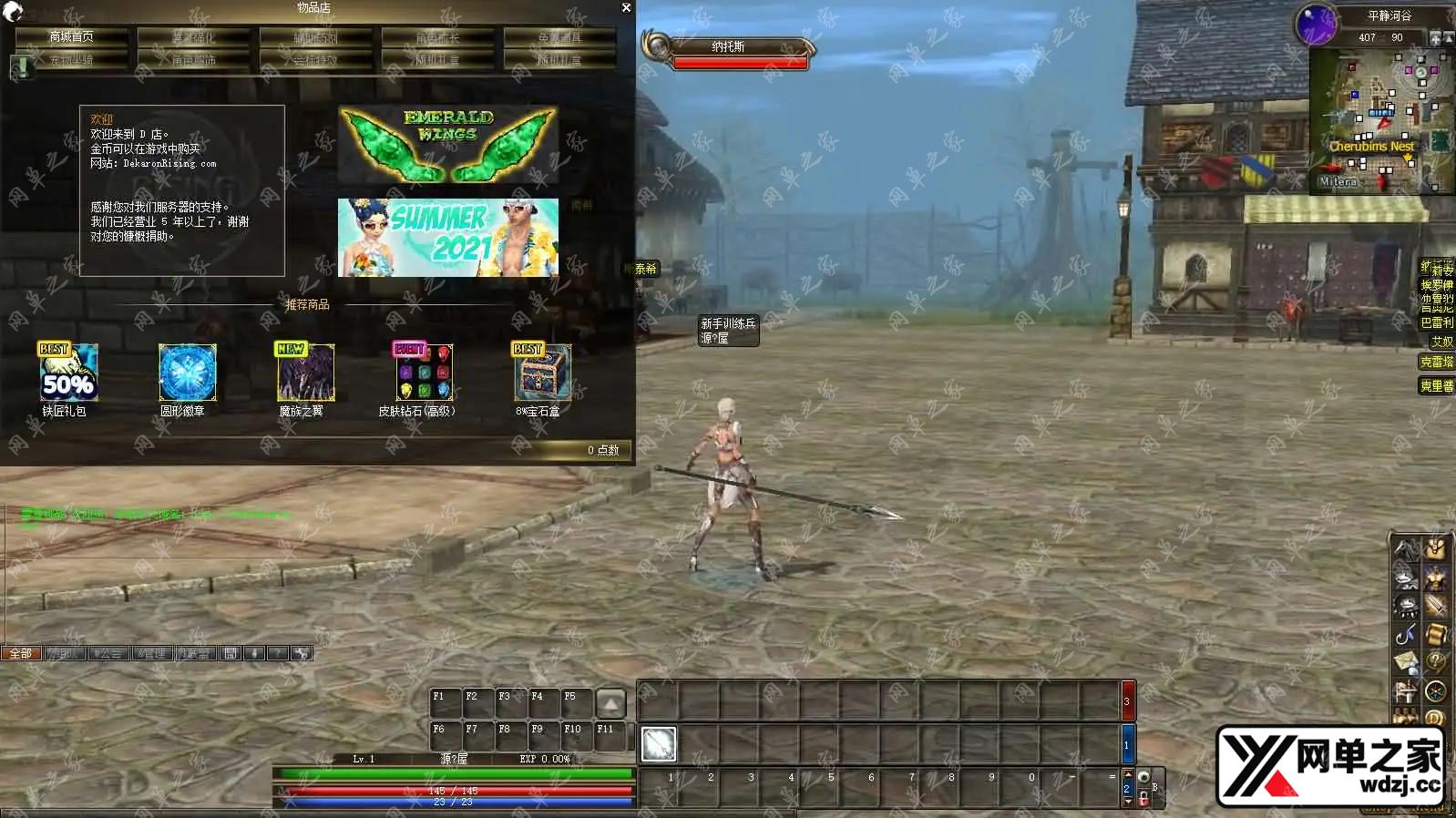Select the 克雷塔 name tag
The height and width of the screenshot is (818, 1456).
pyautogui.click(x=1436, y=363)
